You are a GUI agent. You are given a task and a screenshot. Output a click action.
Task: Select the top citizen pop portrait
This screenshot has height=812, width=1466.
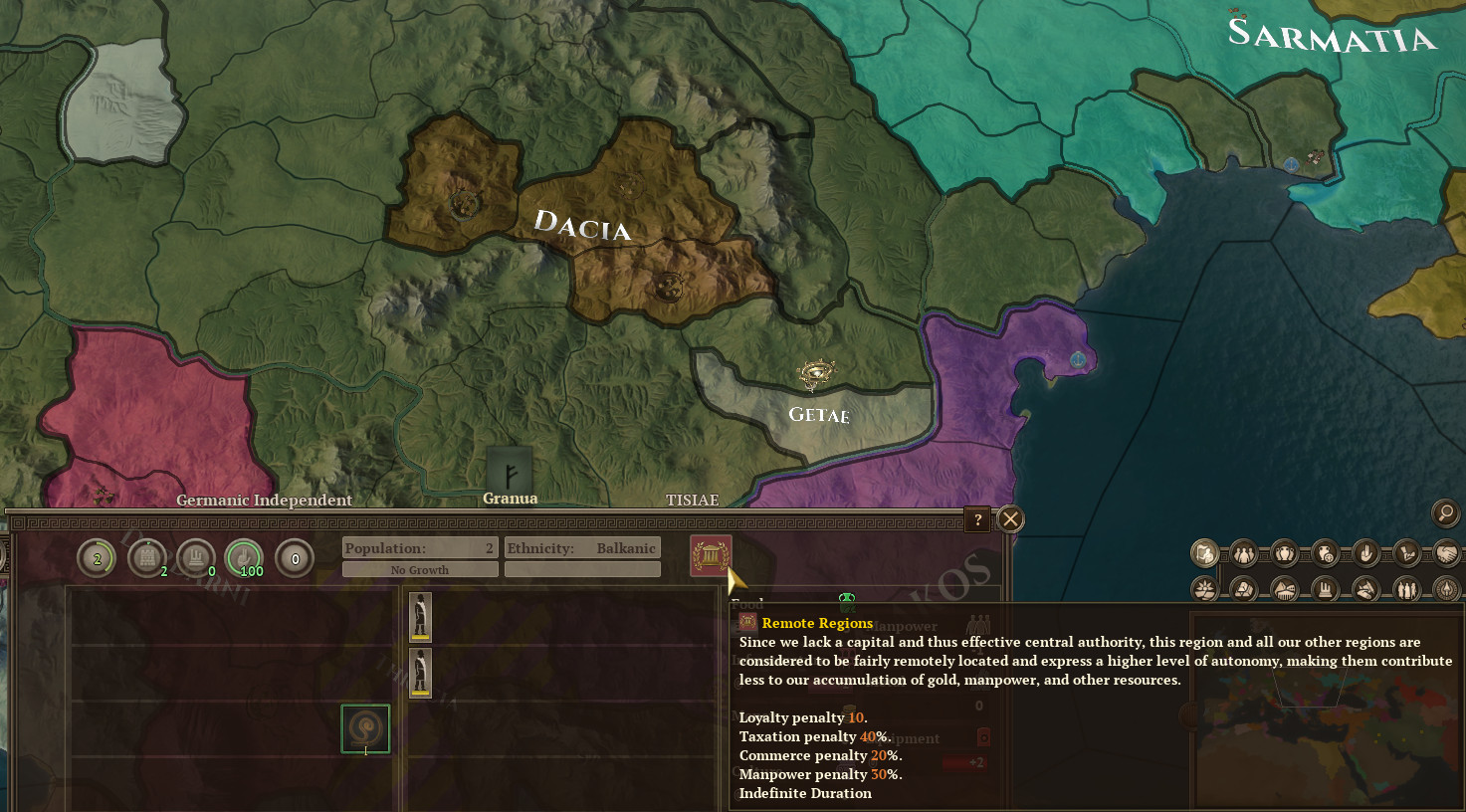click(419, 617)
